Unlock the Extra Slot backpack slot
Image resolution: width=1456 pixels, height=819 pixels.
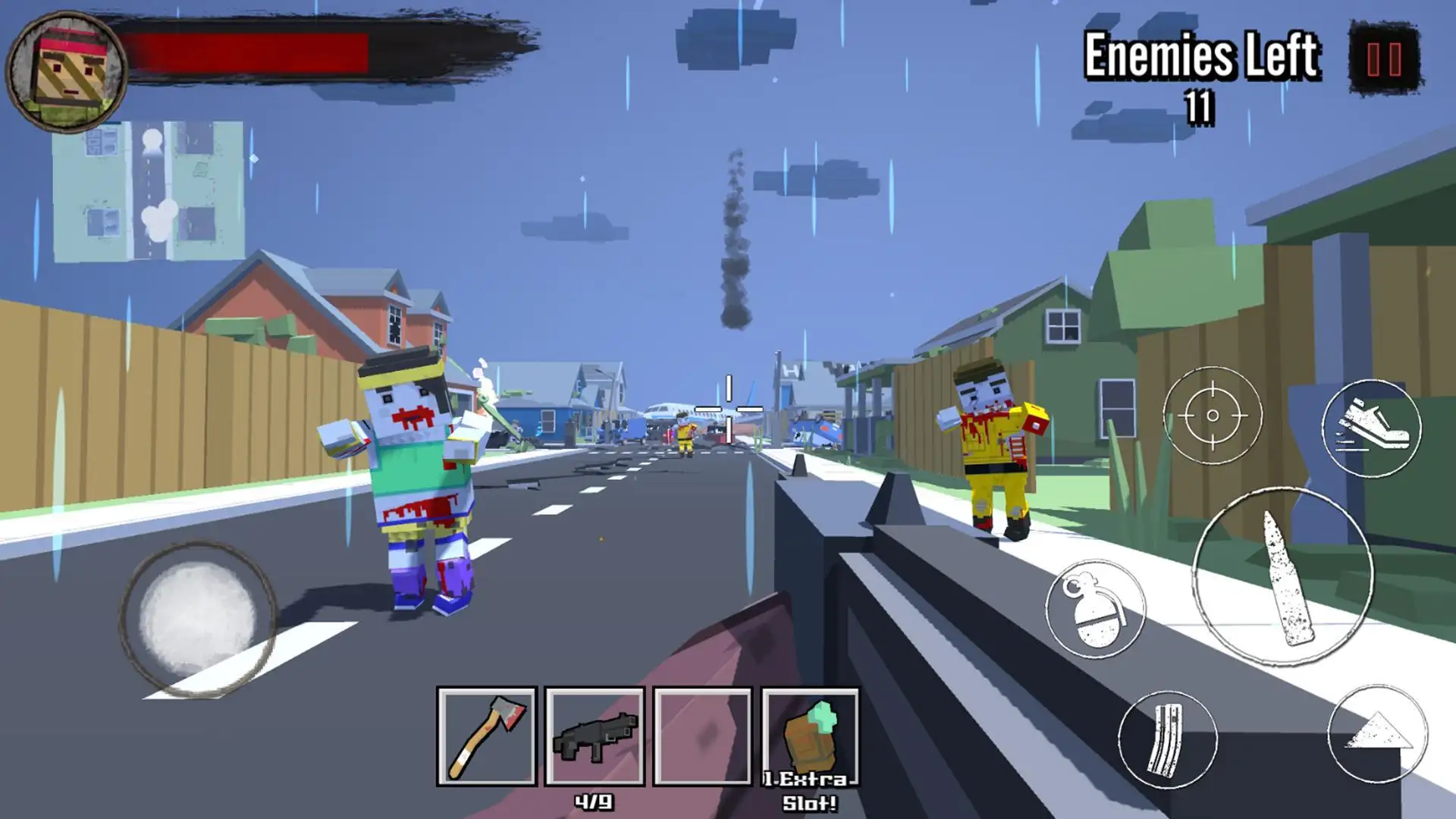click(810, 736)
